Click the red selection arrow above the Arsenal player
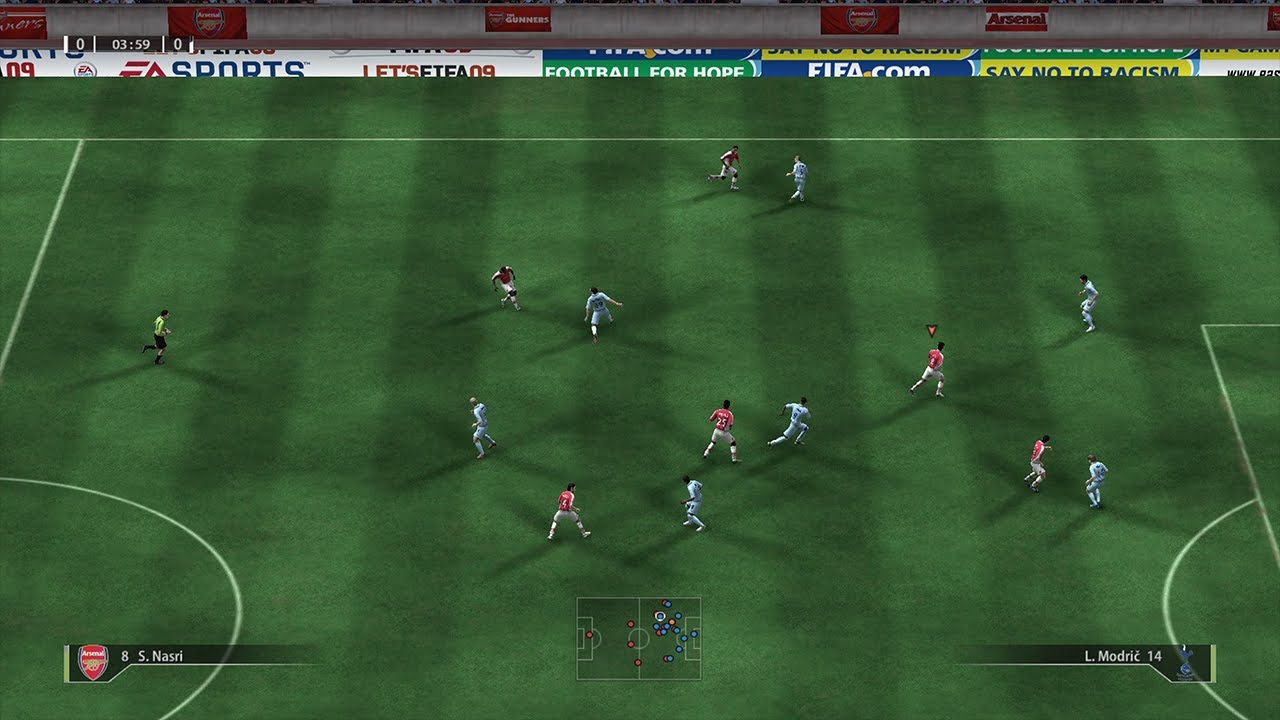The image size is (1280, 720). (x=930, y=330)
